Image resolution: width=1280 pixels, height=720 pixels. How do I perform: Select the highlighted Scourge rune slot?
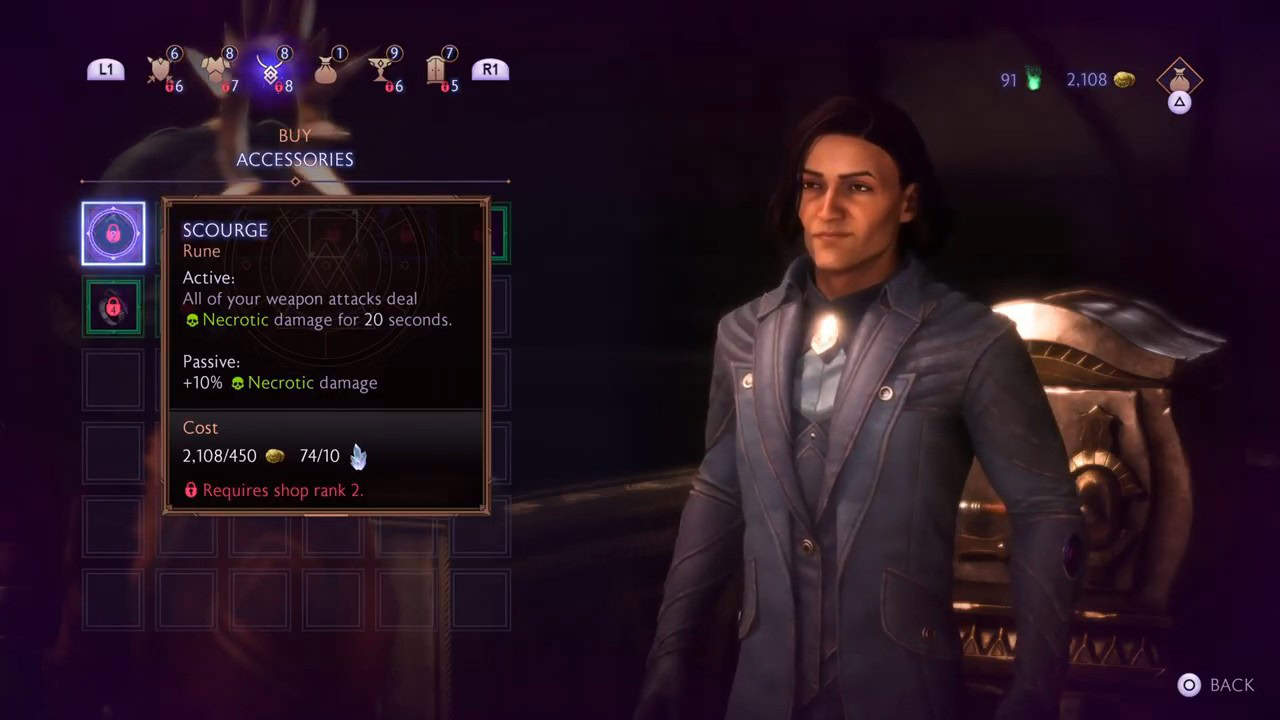point(113,233)
